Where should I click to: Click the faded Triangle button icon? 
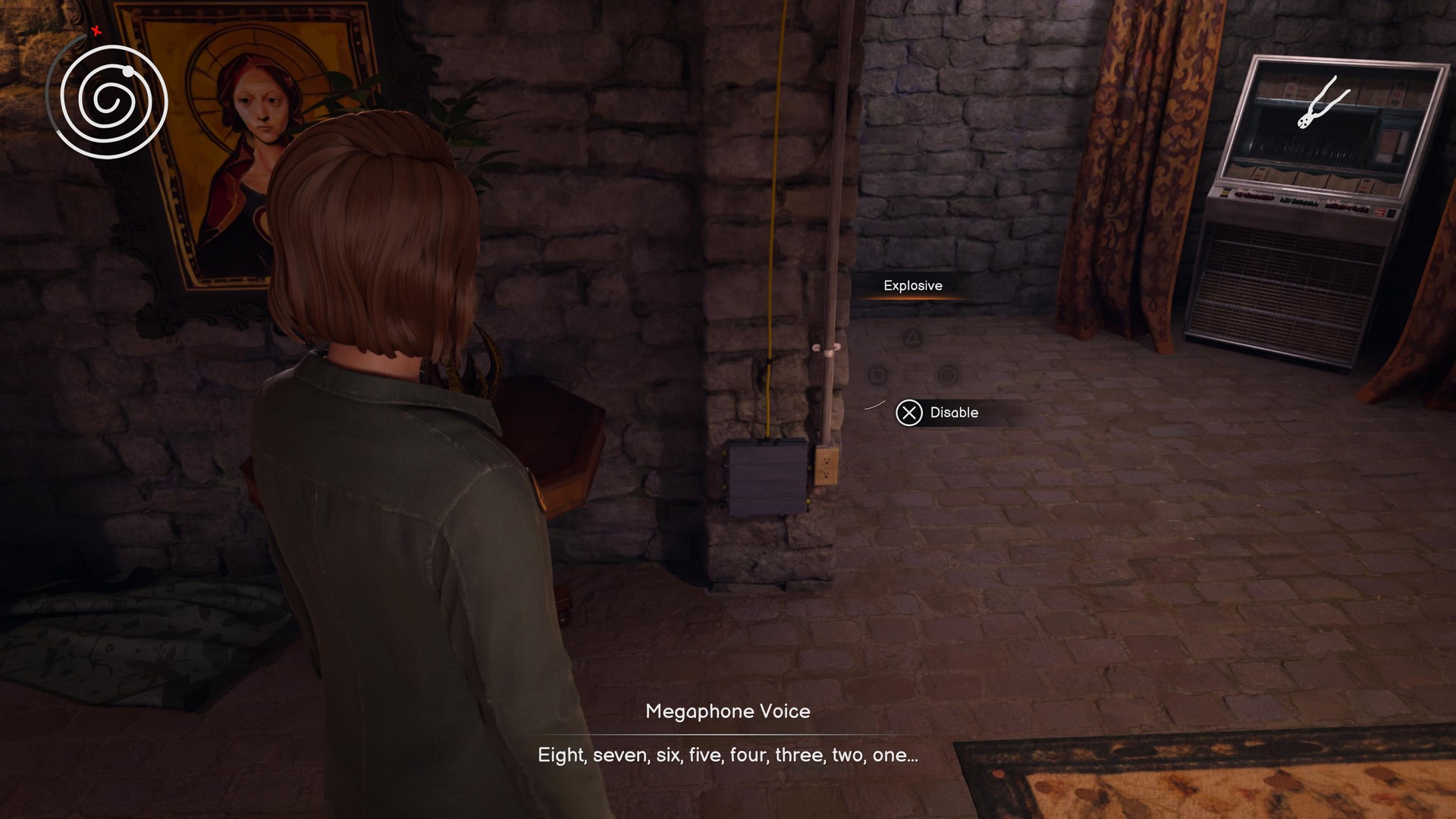pos(912,337)
